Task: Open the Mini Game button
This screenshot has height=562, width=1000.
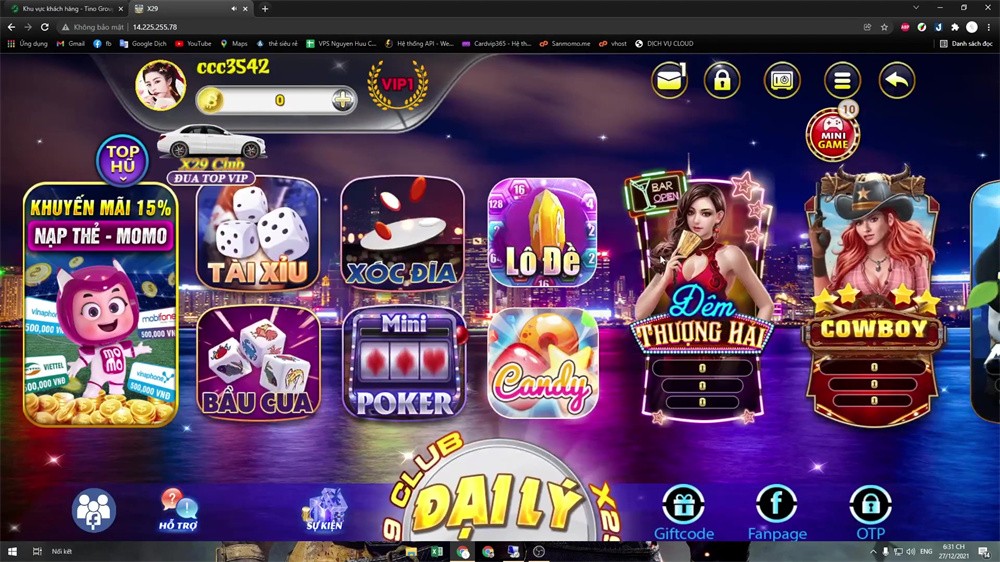Action: (832, 135)
